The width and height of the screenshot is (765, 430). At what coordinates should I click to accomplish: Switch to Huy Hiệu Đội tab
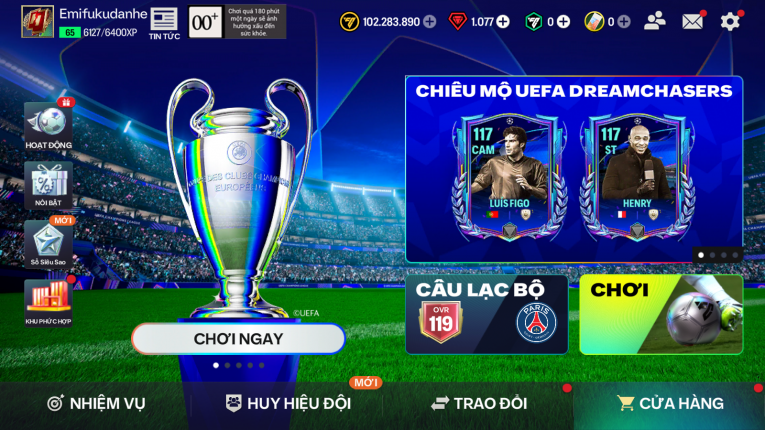coord(288,404)
